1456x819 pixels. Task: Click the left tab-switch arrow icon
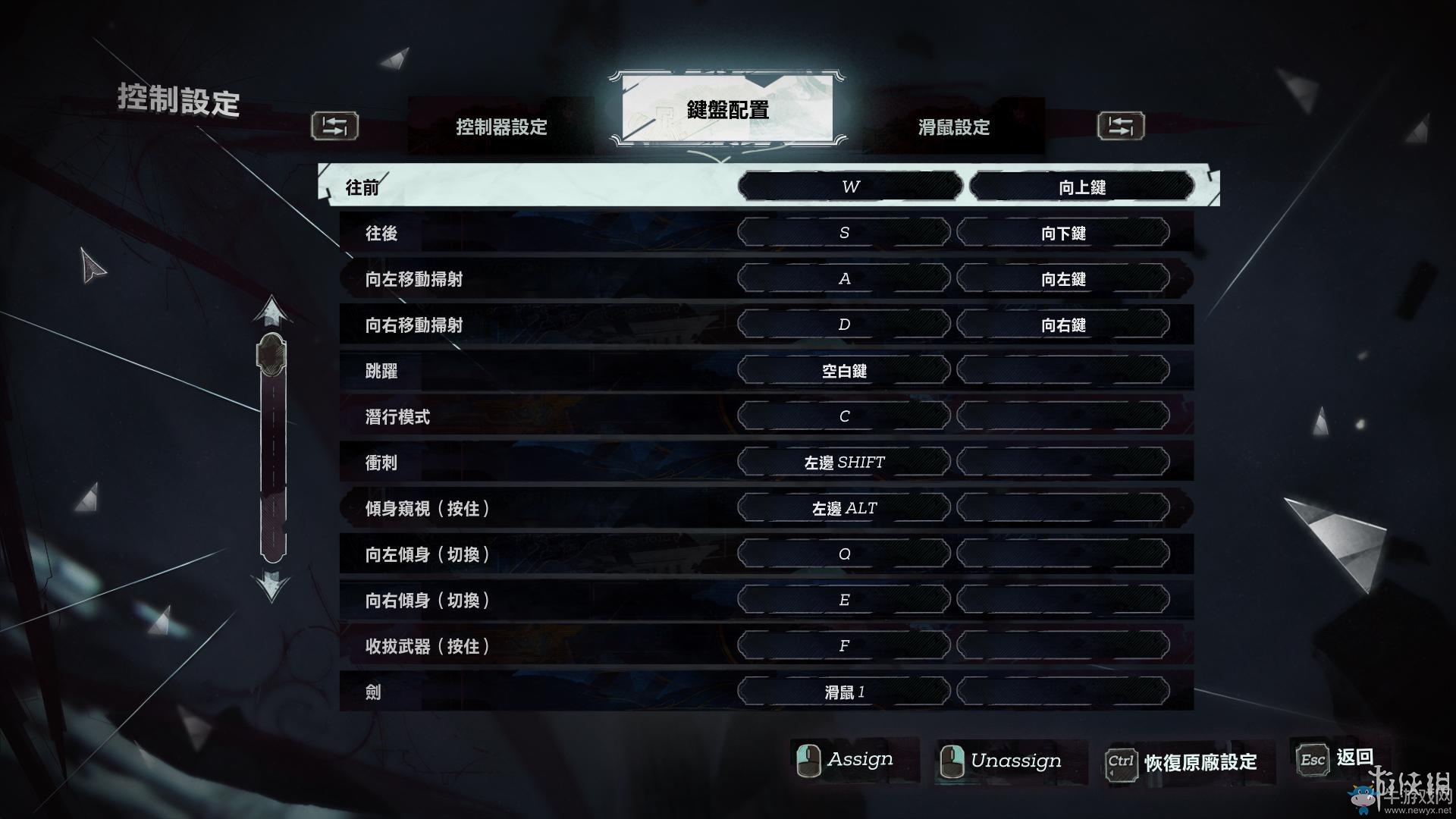pyautogui.click(x=334, y=127)
